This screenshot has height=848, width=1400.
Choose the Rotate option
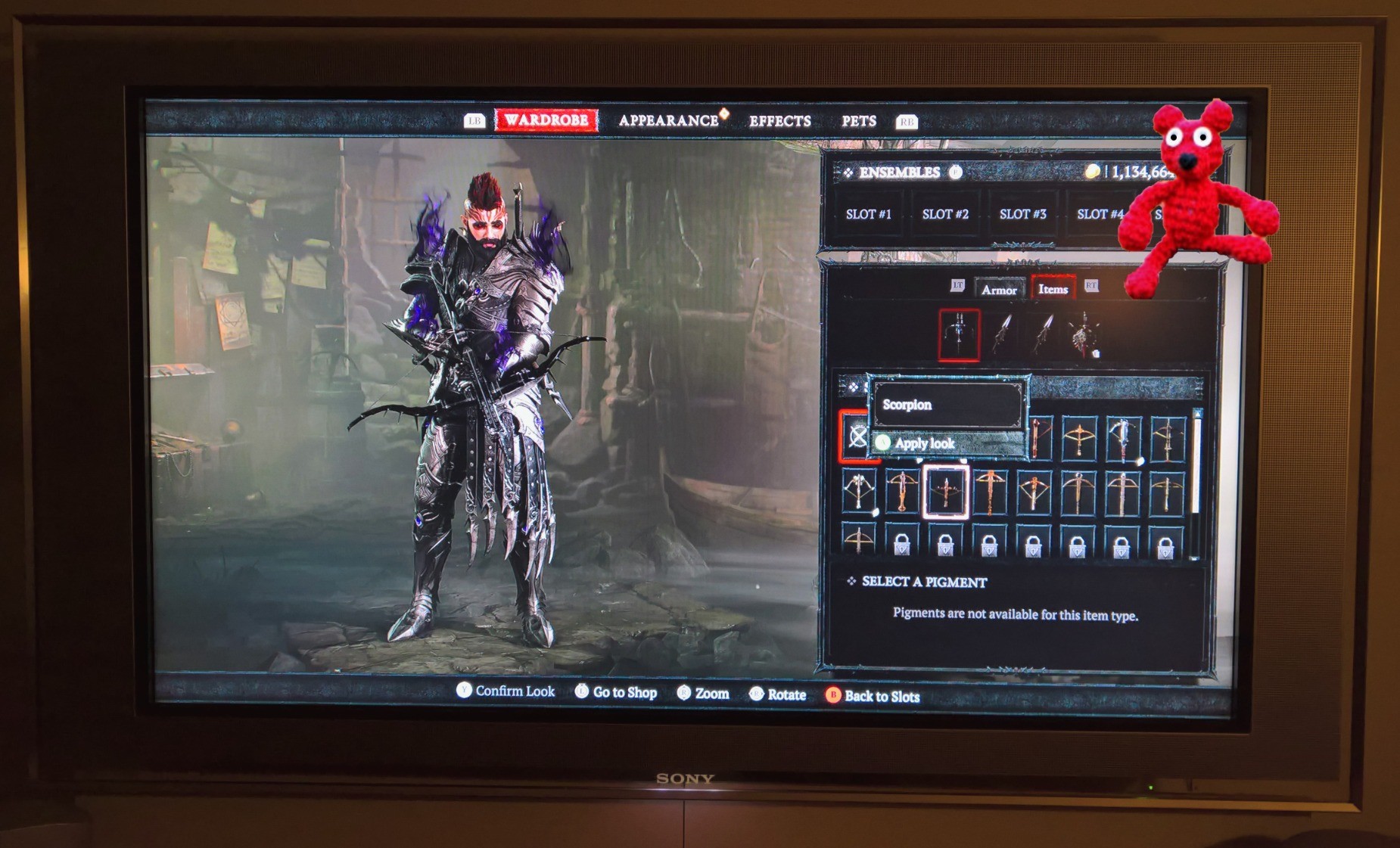(778, 694)
